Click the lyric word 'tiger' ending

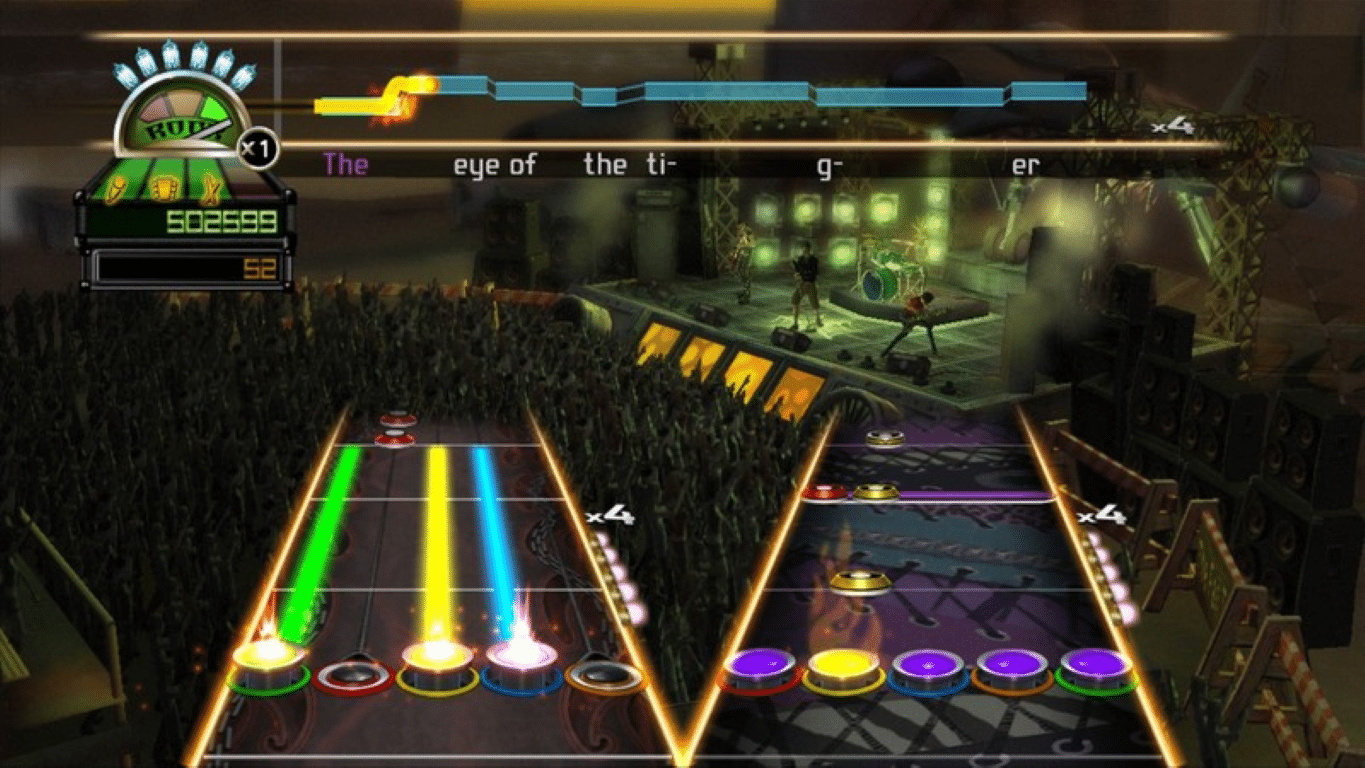(1028, 164)
